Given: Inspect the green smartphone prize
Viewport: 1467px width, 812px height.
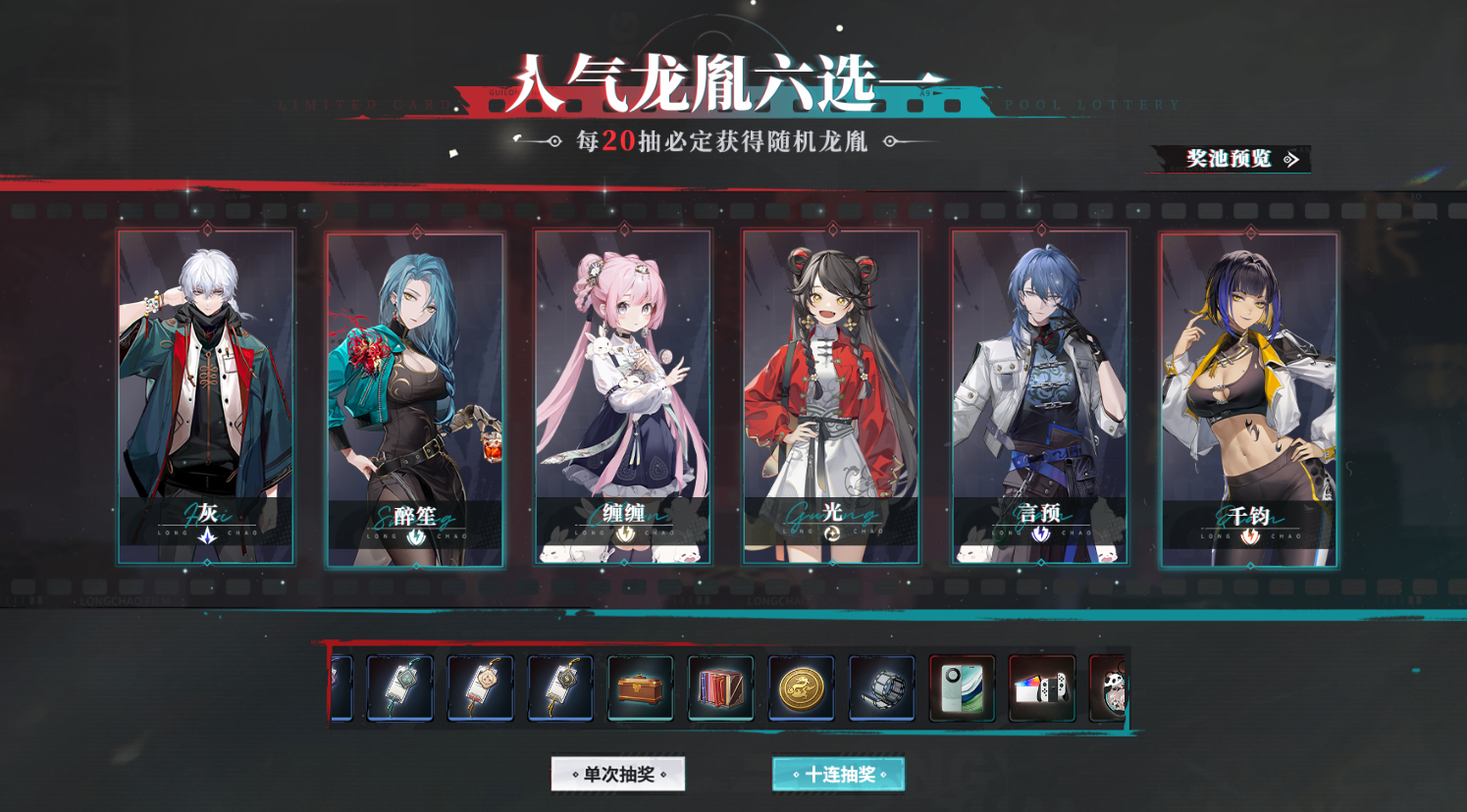Looking at the screenshot, I should click(x=962, y=688).
